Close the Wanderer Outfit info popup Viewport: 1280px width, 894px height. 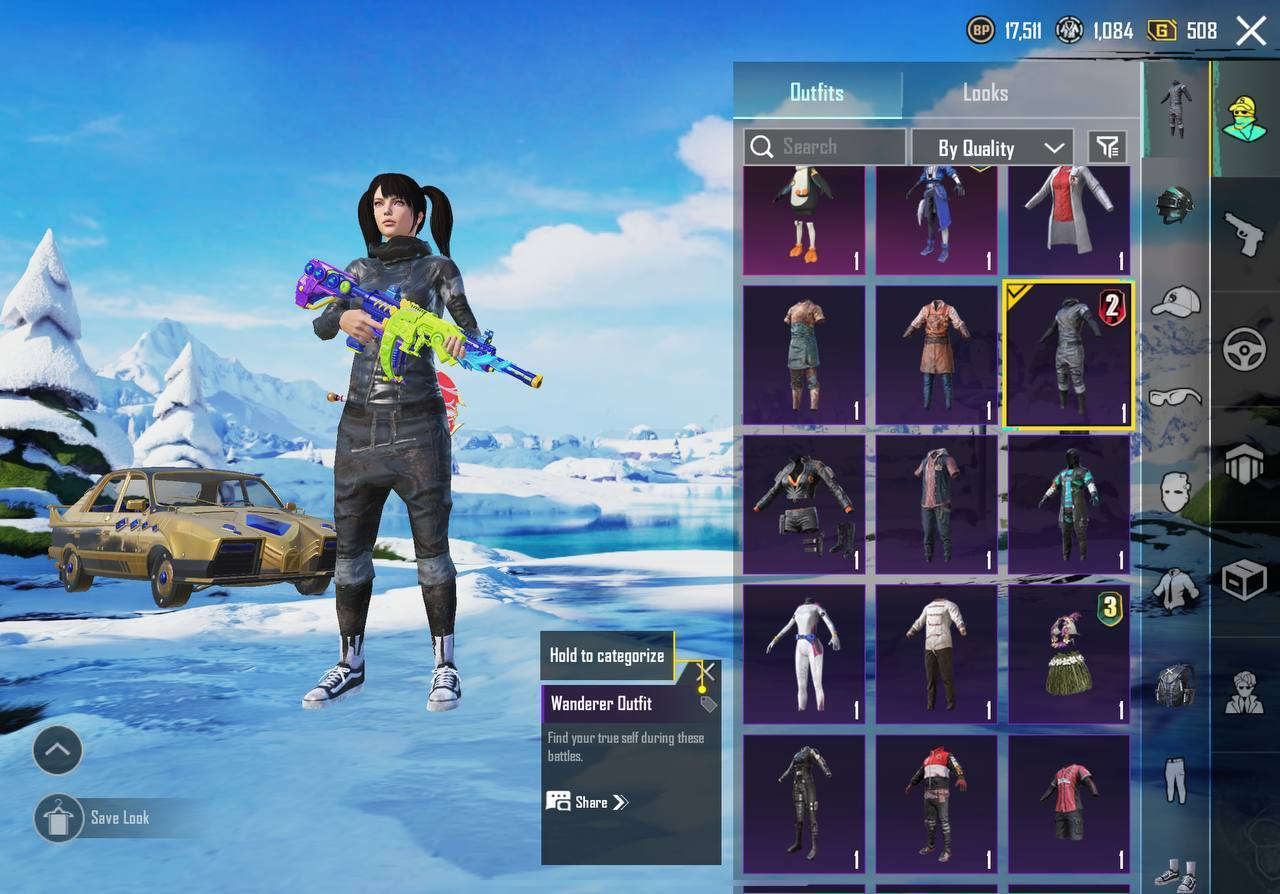707,672
